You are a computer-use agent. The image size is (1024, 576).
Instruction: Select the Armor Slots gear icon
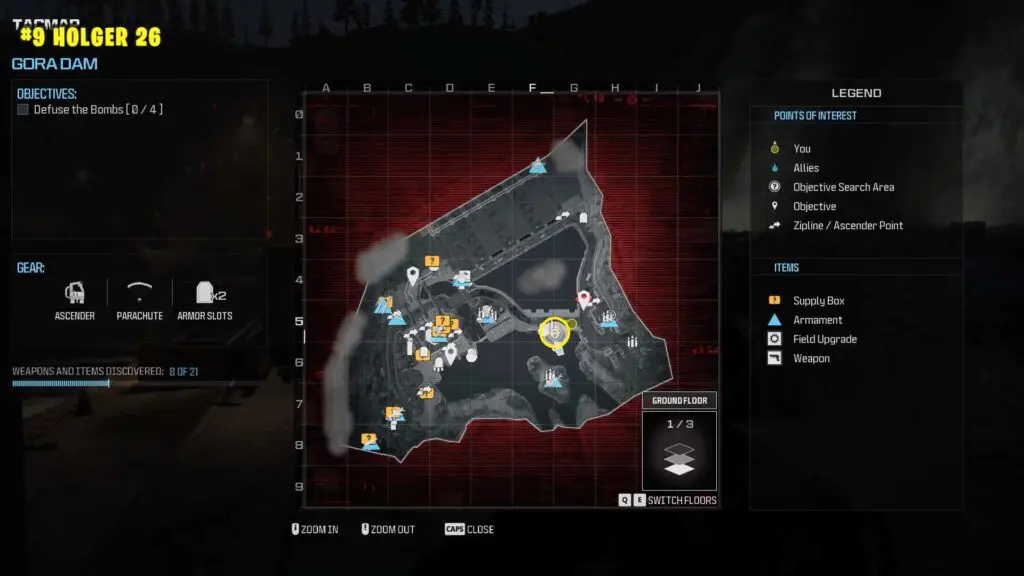(207, 293)
